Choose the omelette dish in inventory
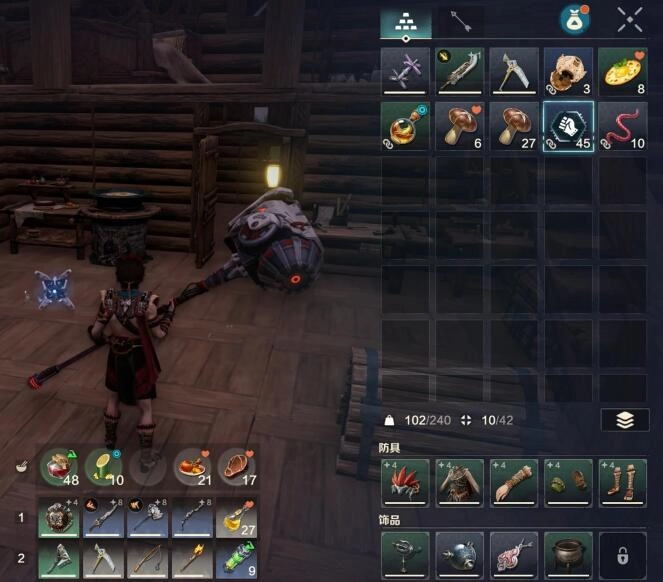 click(x=622, y=72)
